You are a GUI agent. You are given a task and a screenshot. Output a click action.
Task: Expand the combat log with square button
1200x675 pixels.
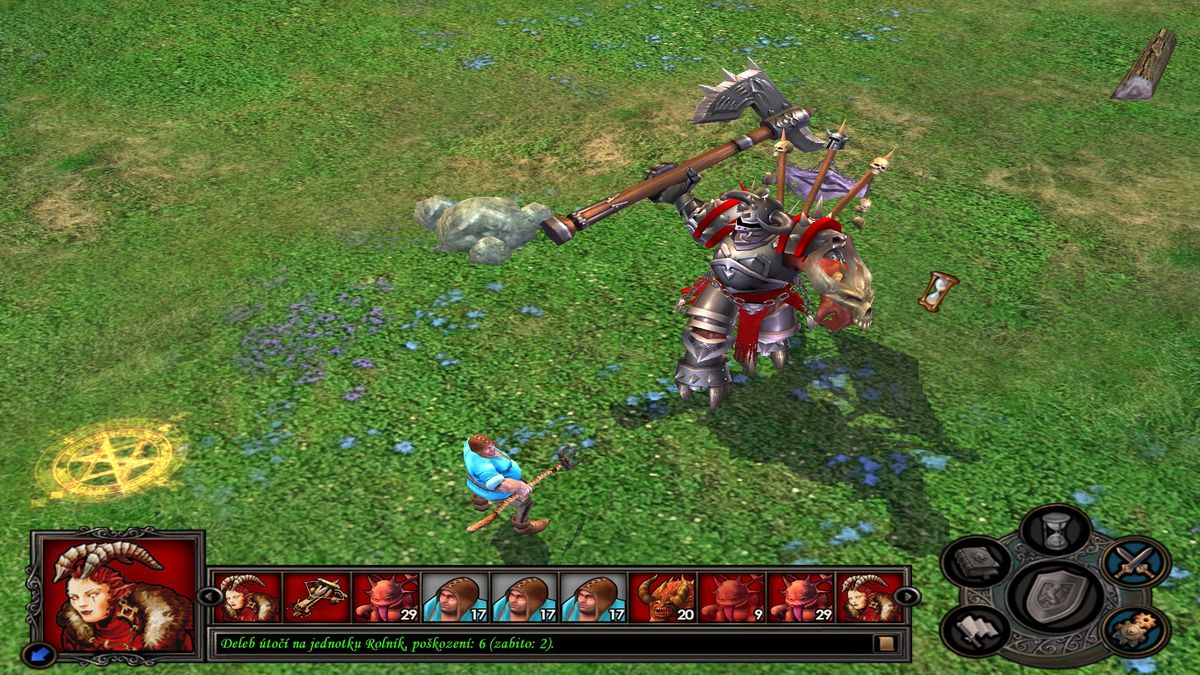point(885,643)
